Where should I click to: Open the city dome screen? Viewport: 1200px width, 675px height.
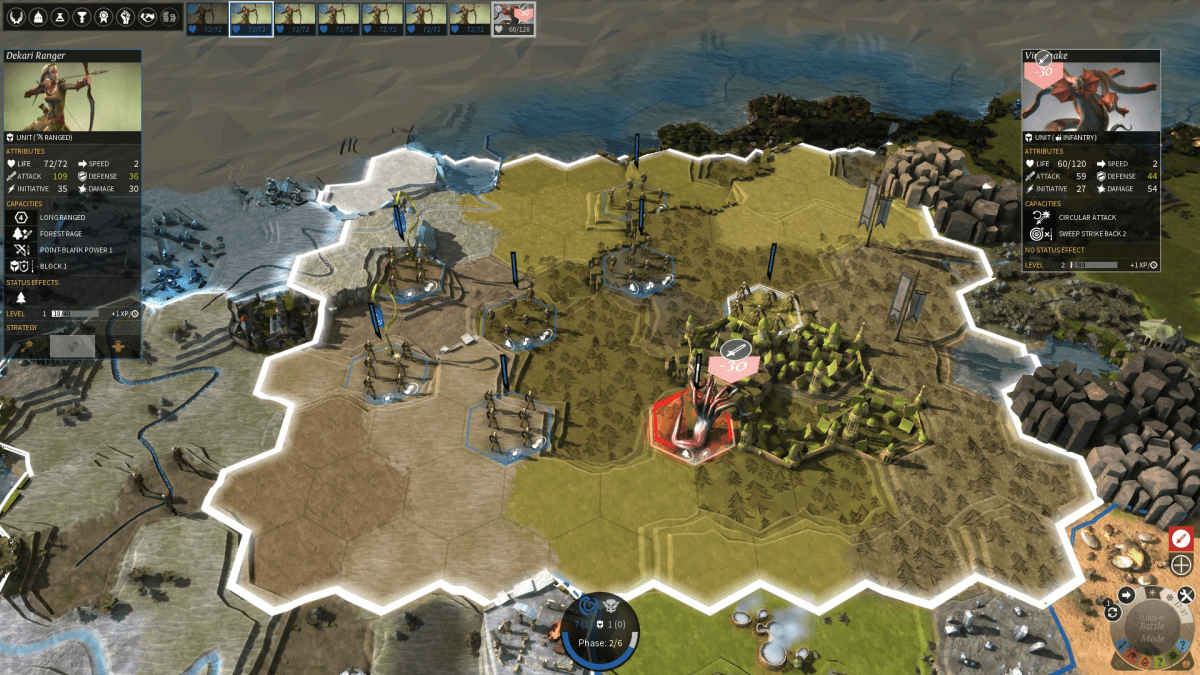pyautogui.click(x=38, y=16)
